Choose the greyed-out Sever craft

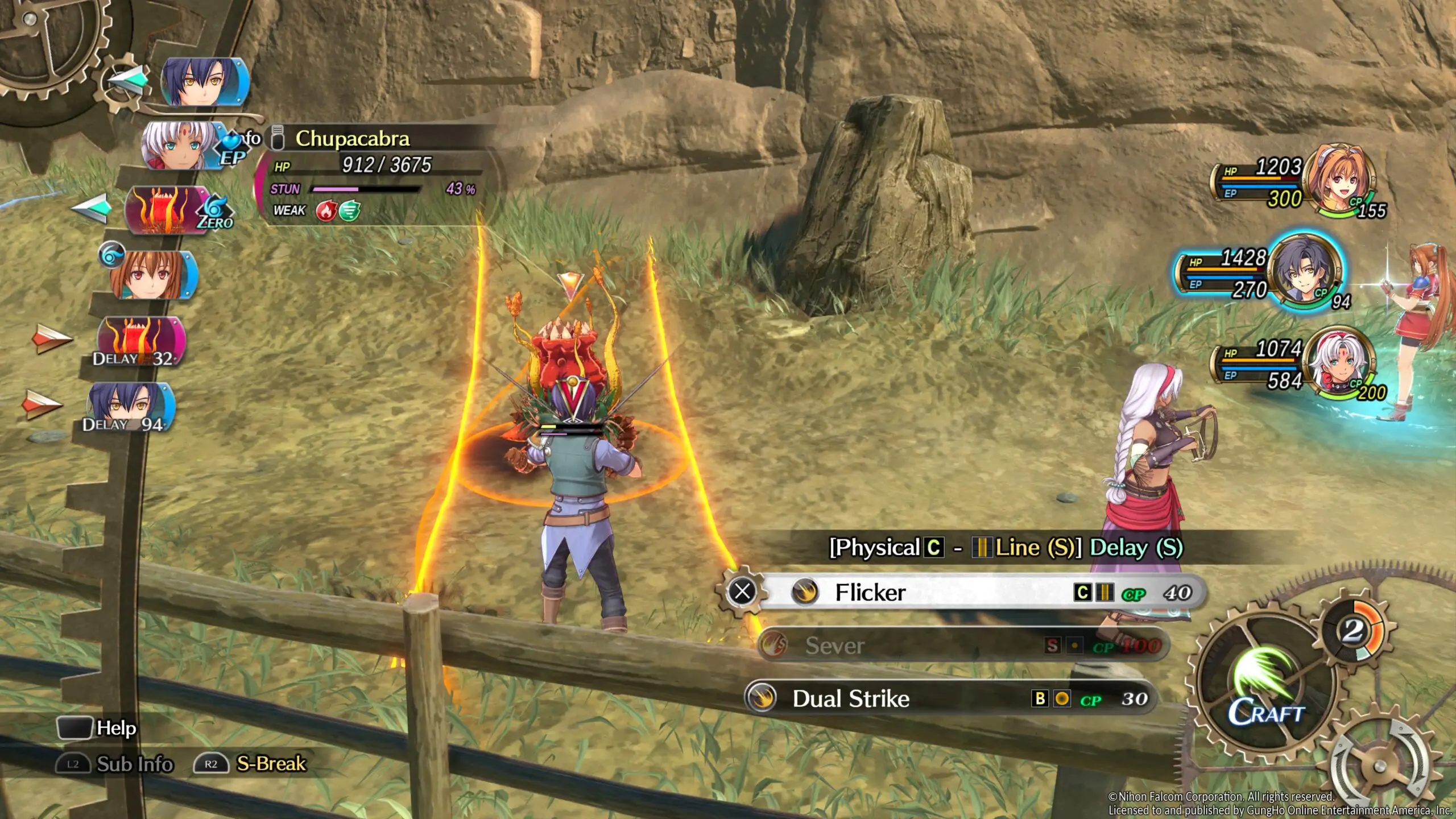click(961, 646)
